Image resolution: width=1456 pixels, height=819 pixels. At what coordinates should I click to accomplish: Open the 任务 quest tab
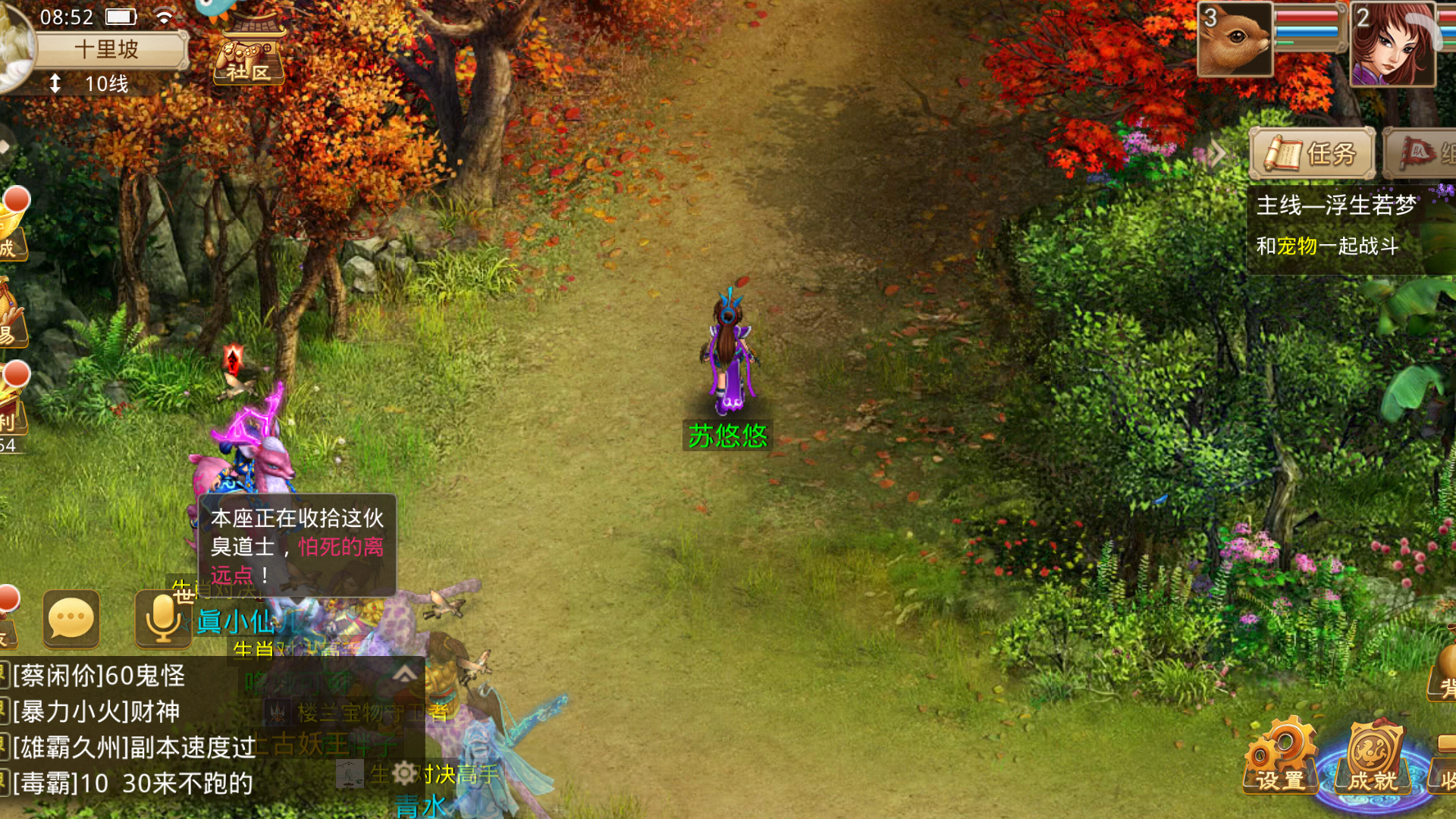tap(1312, 154)
